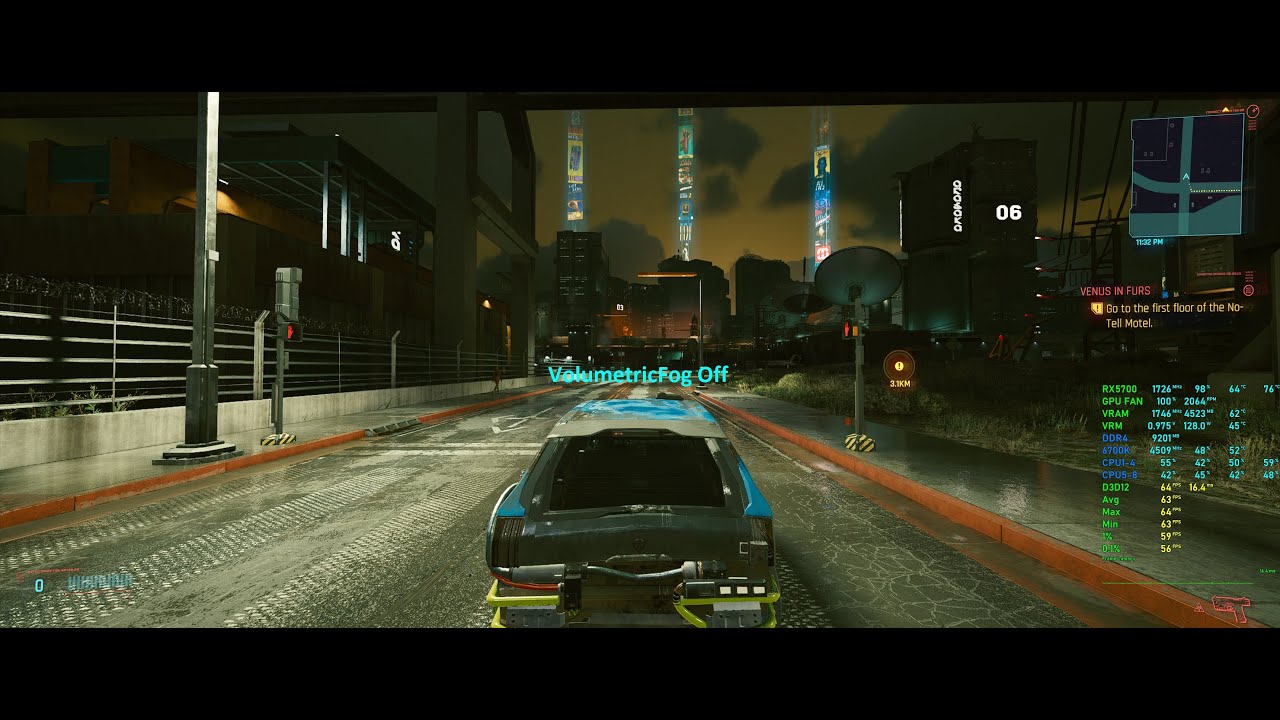Toggle the VolumetricFog Off setting text

coord(638,375)
